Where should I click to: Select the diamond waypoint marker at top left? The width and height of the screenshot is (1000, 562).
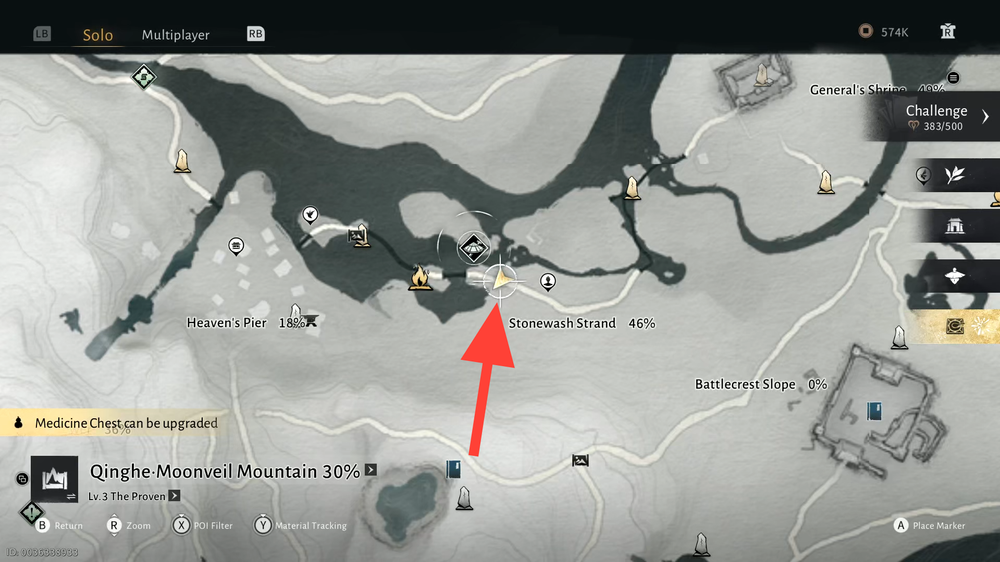pos(144,76)
